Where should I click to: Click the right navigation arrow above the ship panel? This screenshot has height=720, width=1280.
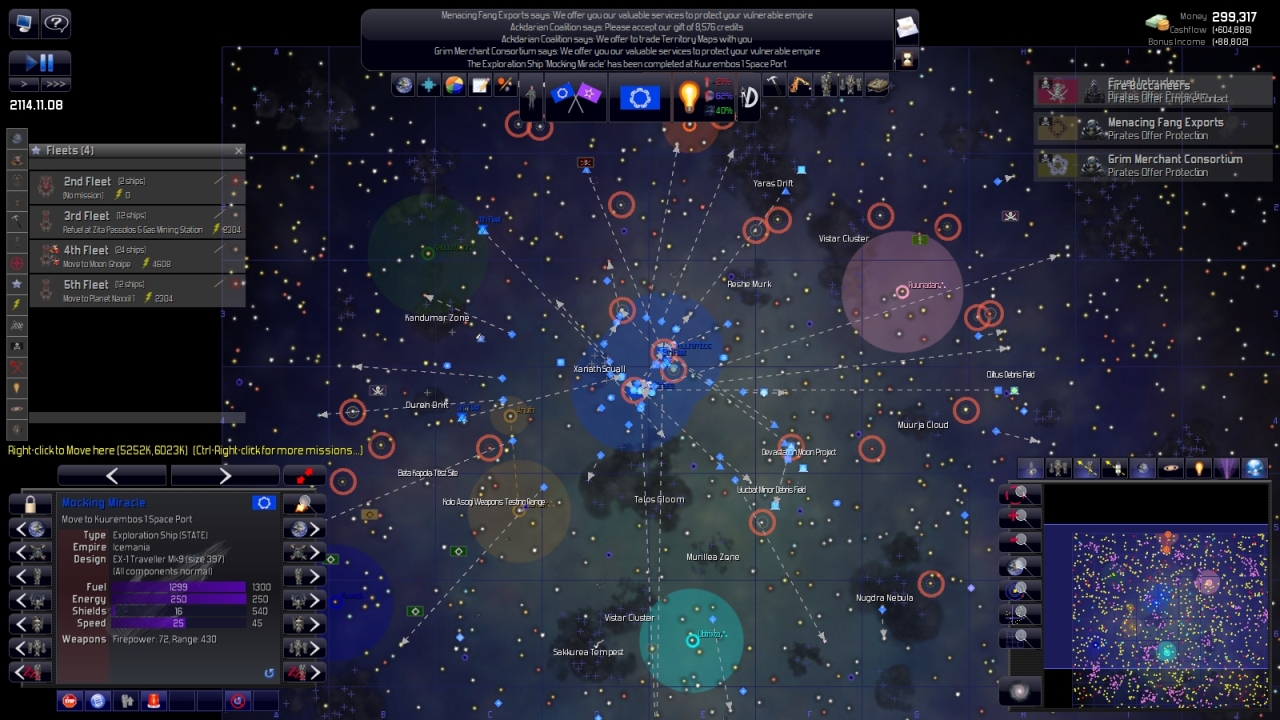click(x=225, y=475)
